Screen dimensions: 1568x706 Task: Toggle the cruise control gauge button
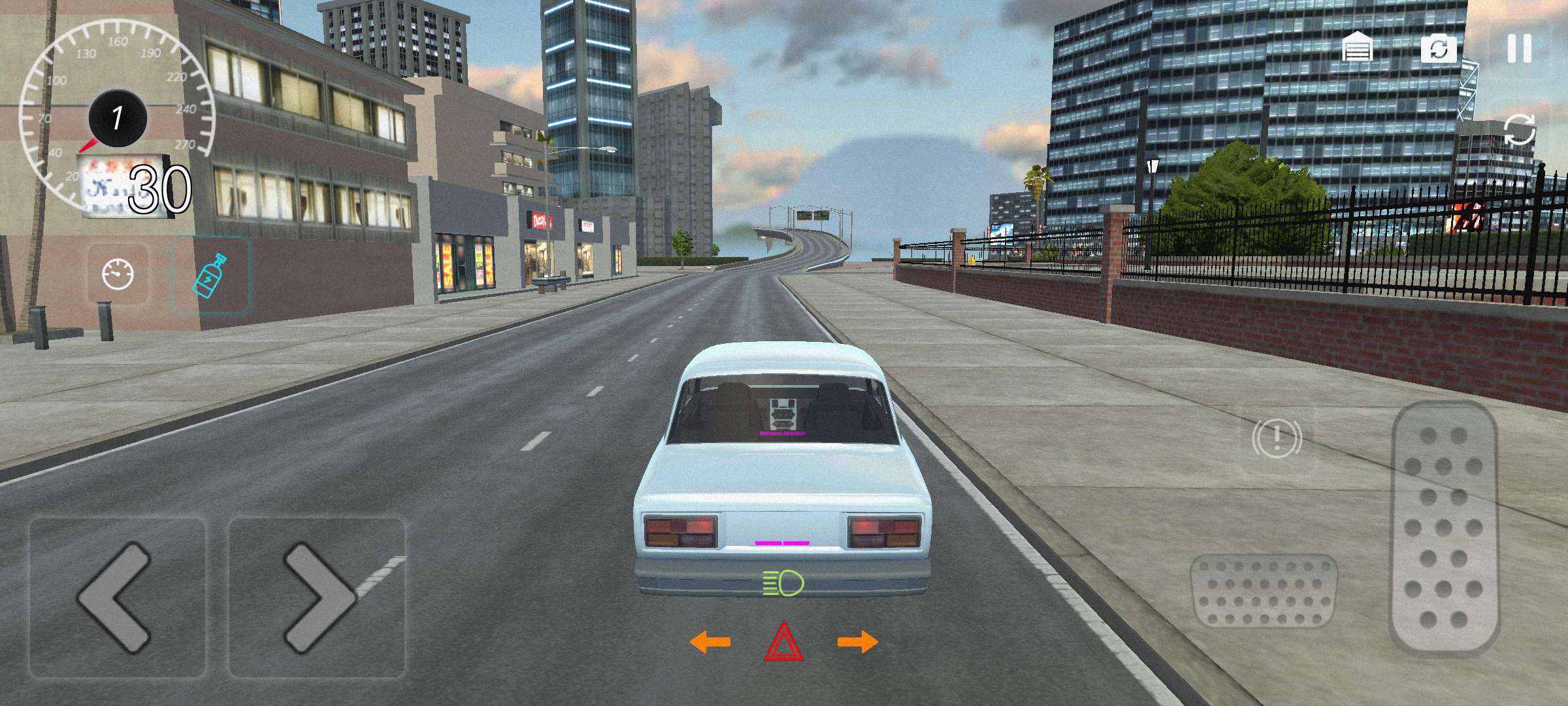coord(118,275)
